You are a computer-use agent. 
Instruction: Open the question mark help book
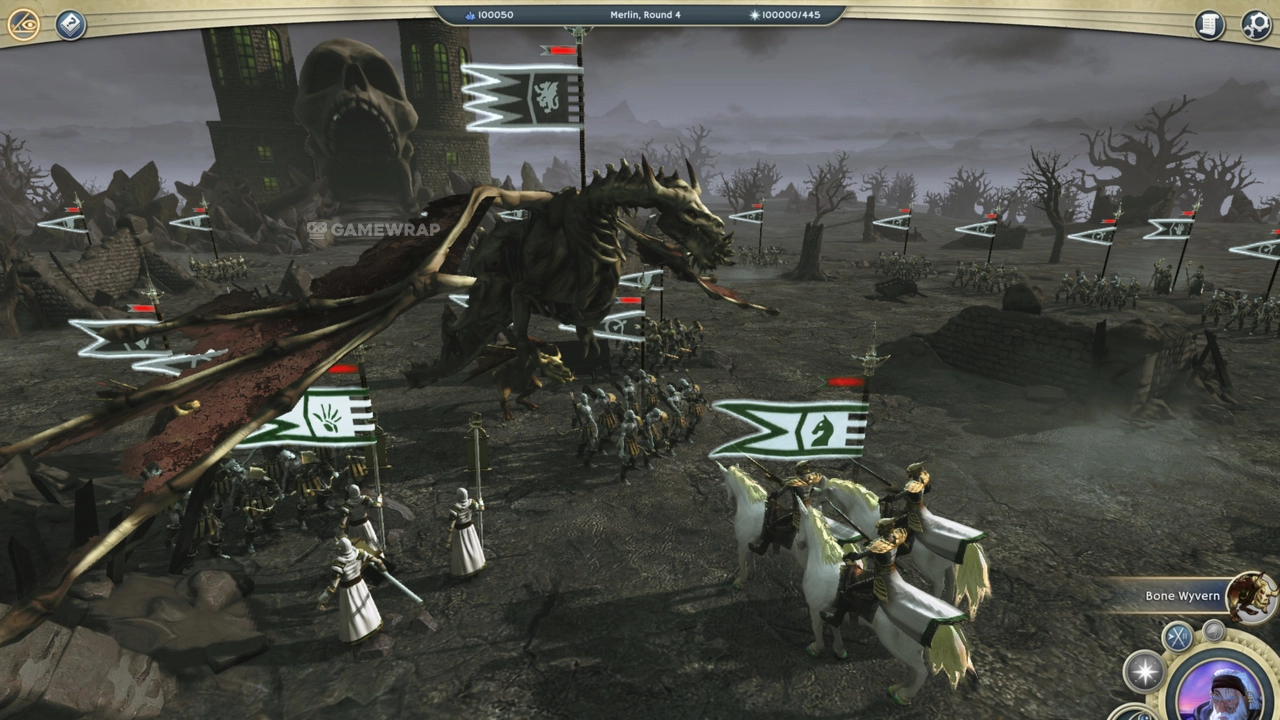(70, 24)
